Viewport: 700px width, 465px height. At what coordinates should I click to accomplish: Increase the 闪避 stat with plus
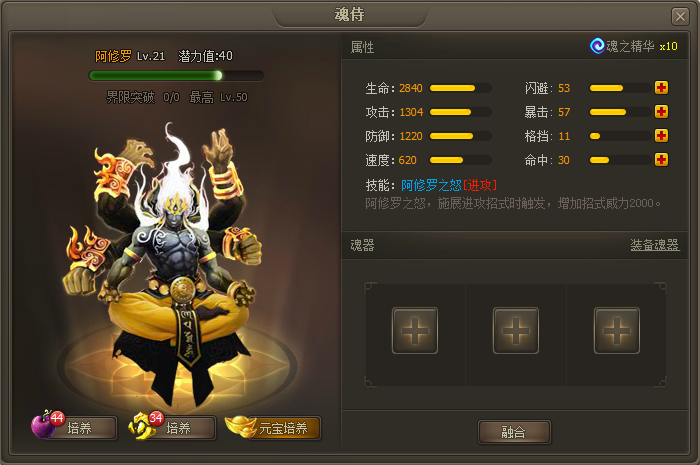(x=661, y=88)
